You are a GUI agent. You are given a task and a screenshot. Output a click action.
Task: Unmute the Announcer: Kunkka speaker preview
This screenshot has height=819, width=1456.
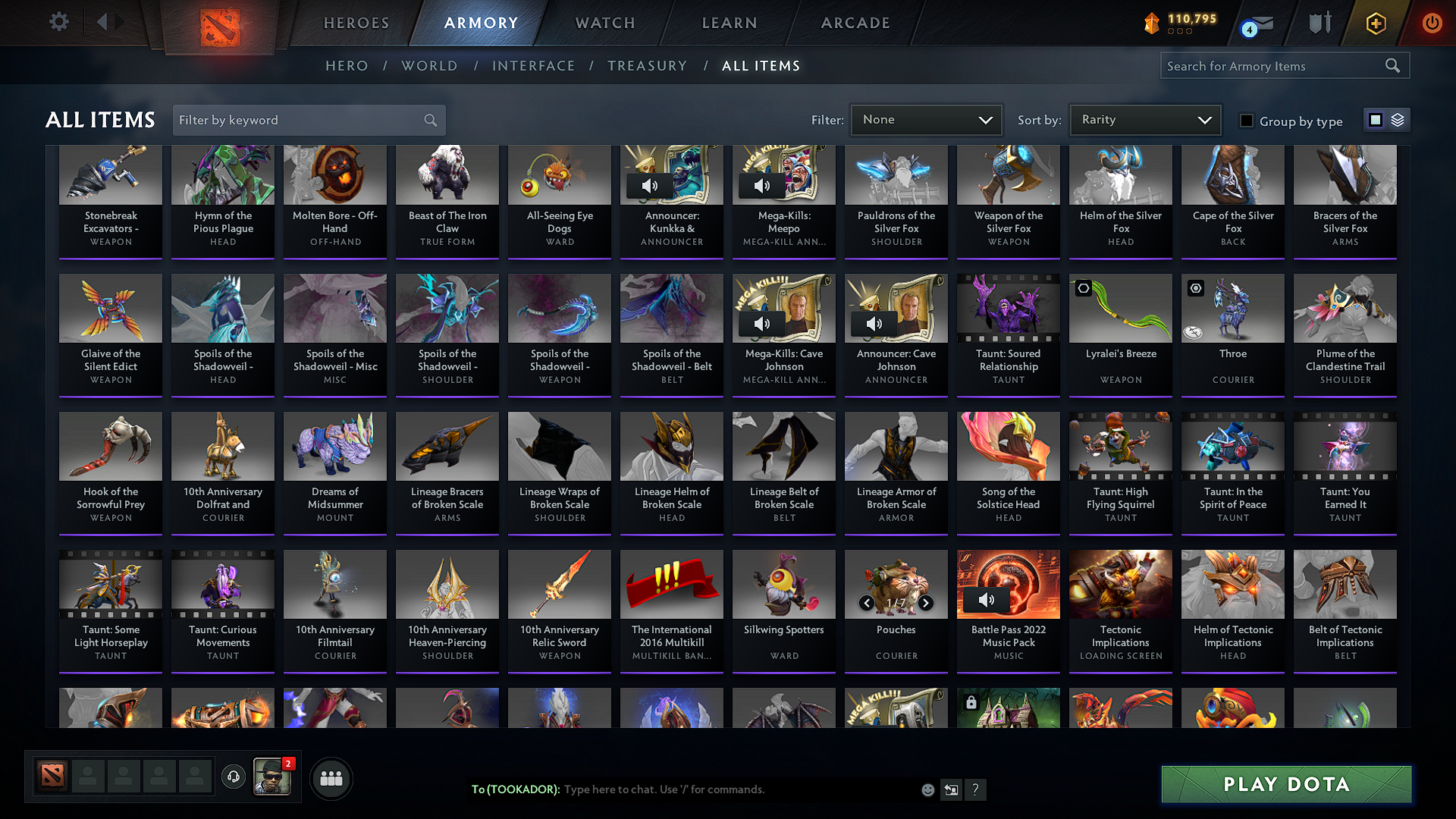point(650,185)
